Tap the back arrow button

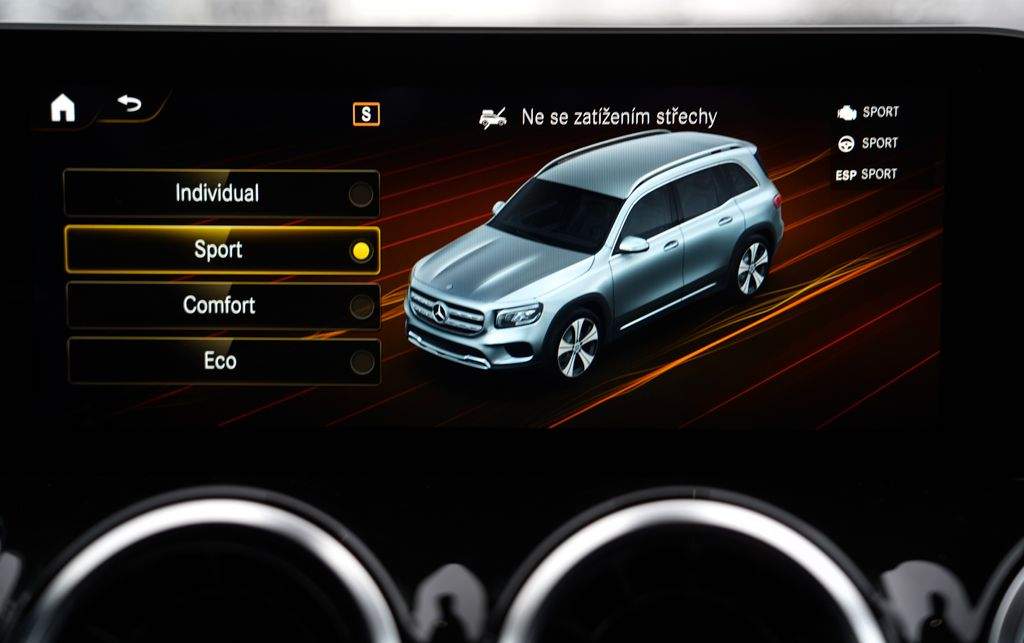click(130, 104)
